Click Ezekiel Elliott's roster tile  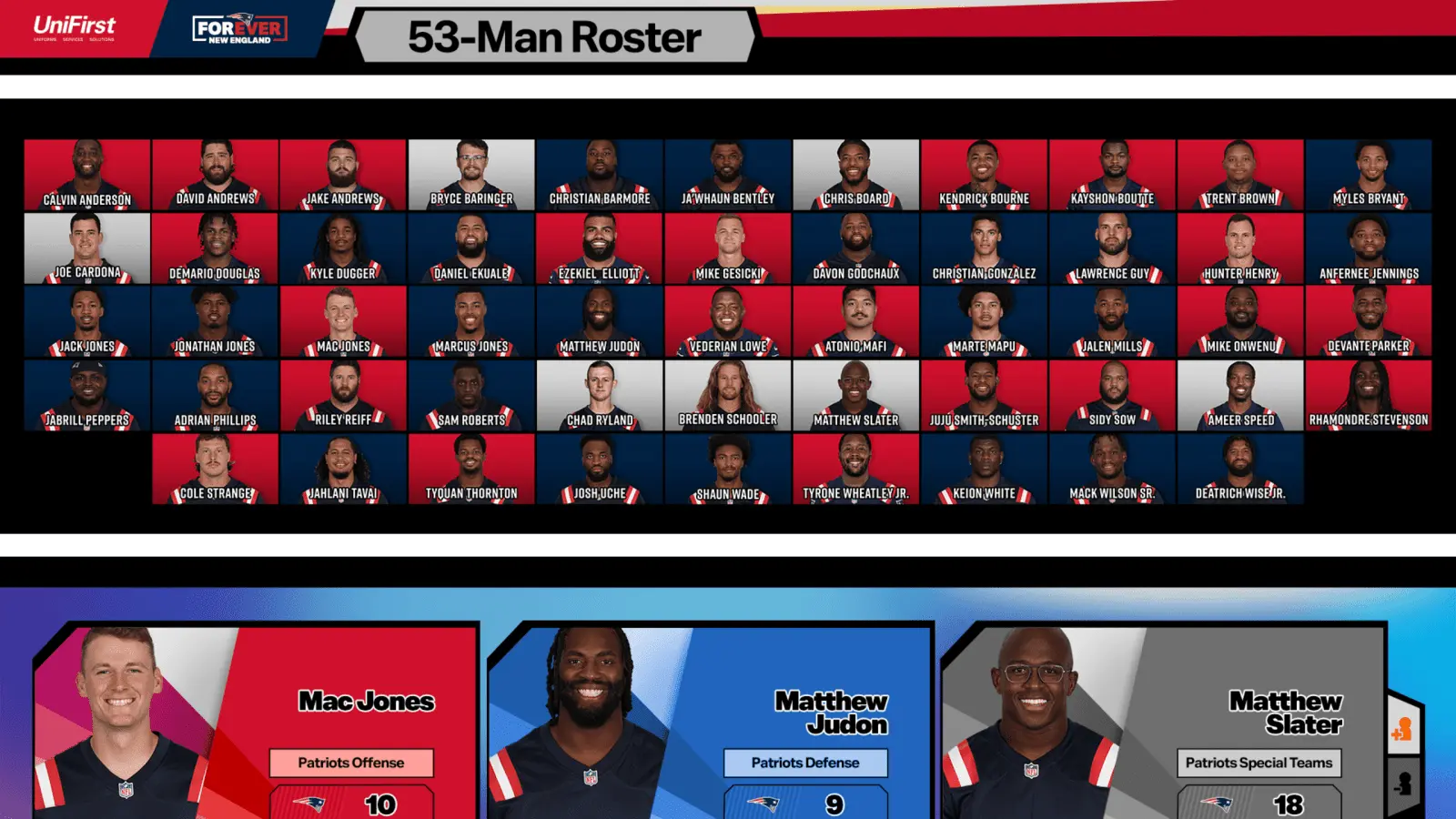(600, 248)
